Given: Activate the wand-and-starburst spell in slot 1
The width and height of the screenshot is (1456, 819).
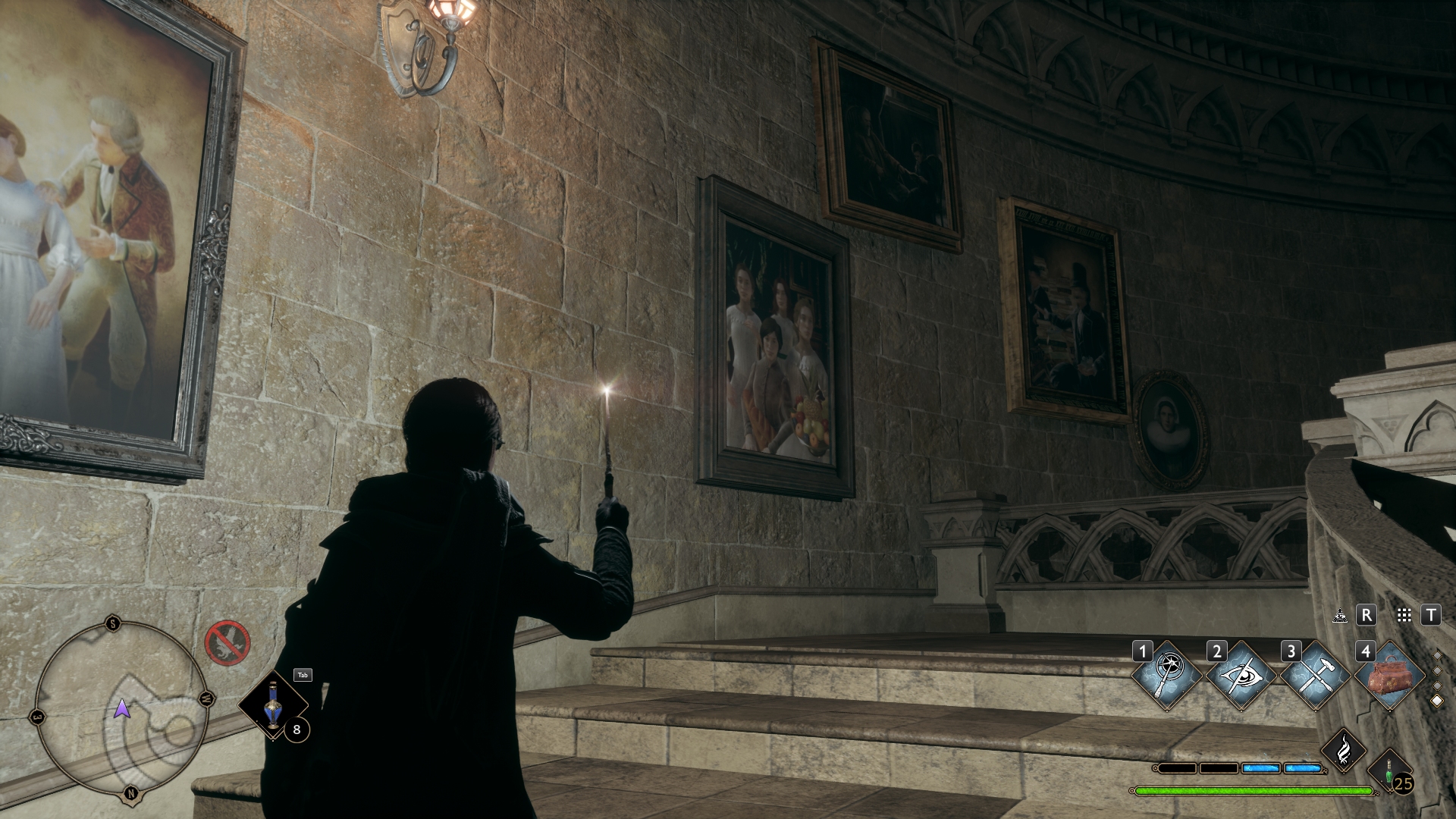Looking at the screenshot, I should coord(1166,675).
